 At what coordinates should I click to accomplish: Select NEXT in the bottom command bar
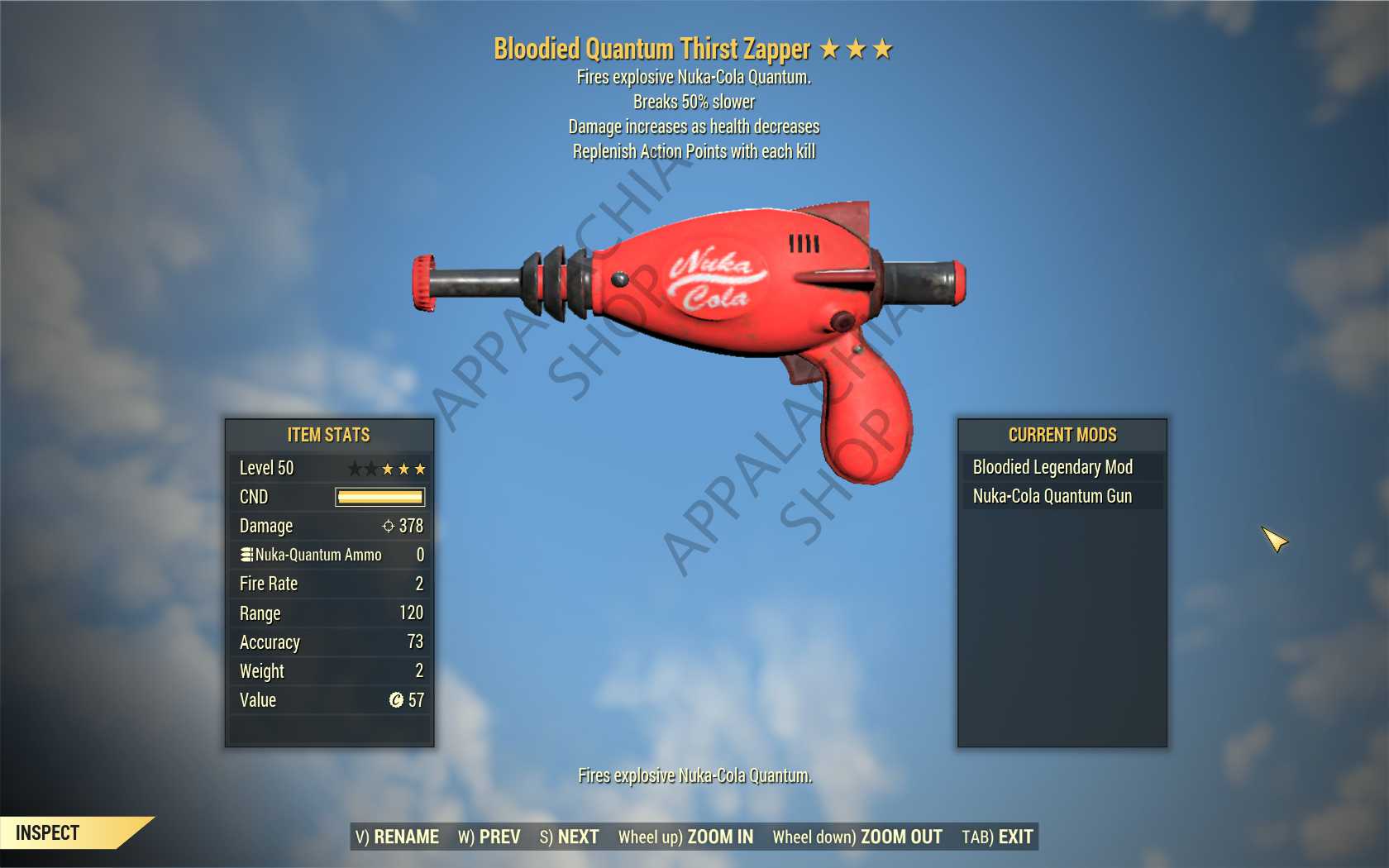click(570, 837)
